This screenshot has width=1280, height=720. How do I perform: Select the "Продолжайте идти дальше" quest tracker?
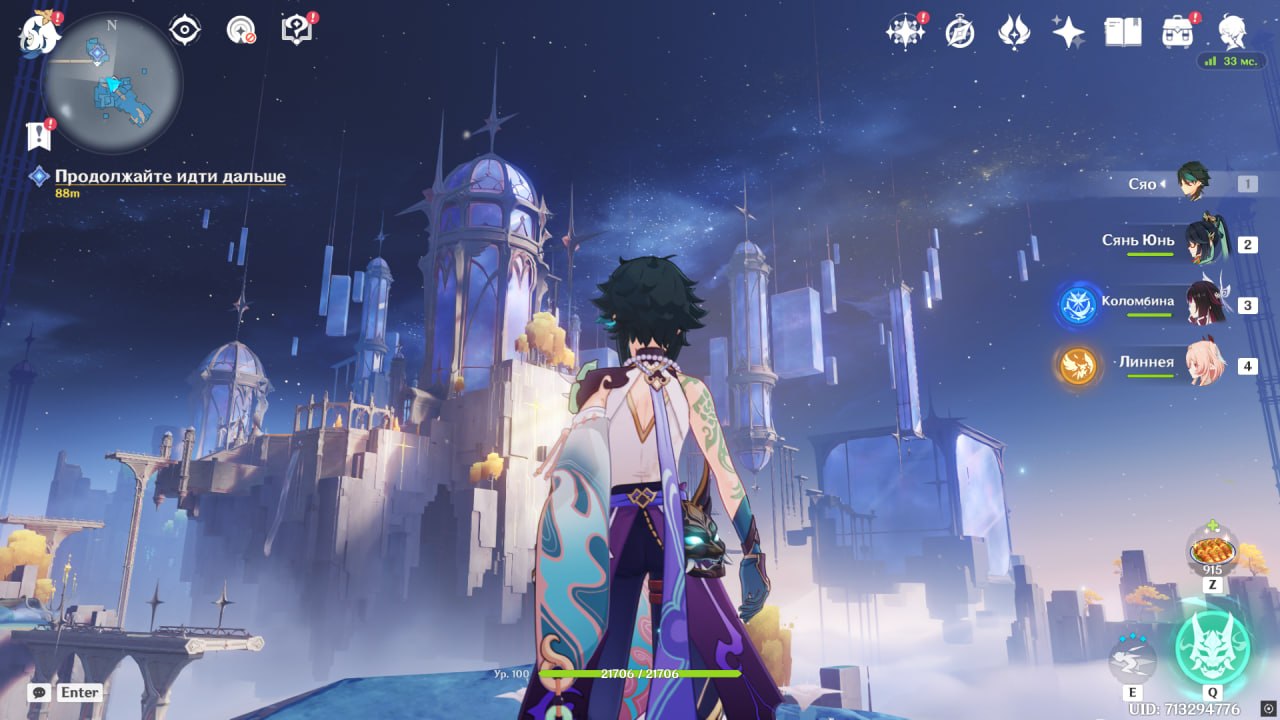point(170,177)
